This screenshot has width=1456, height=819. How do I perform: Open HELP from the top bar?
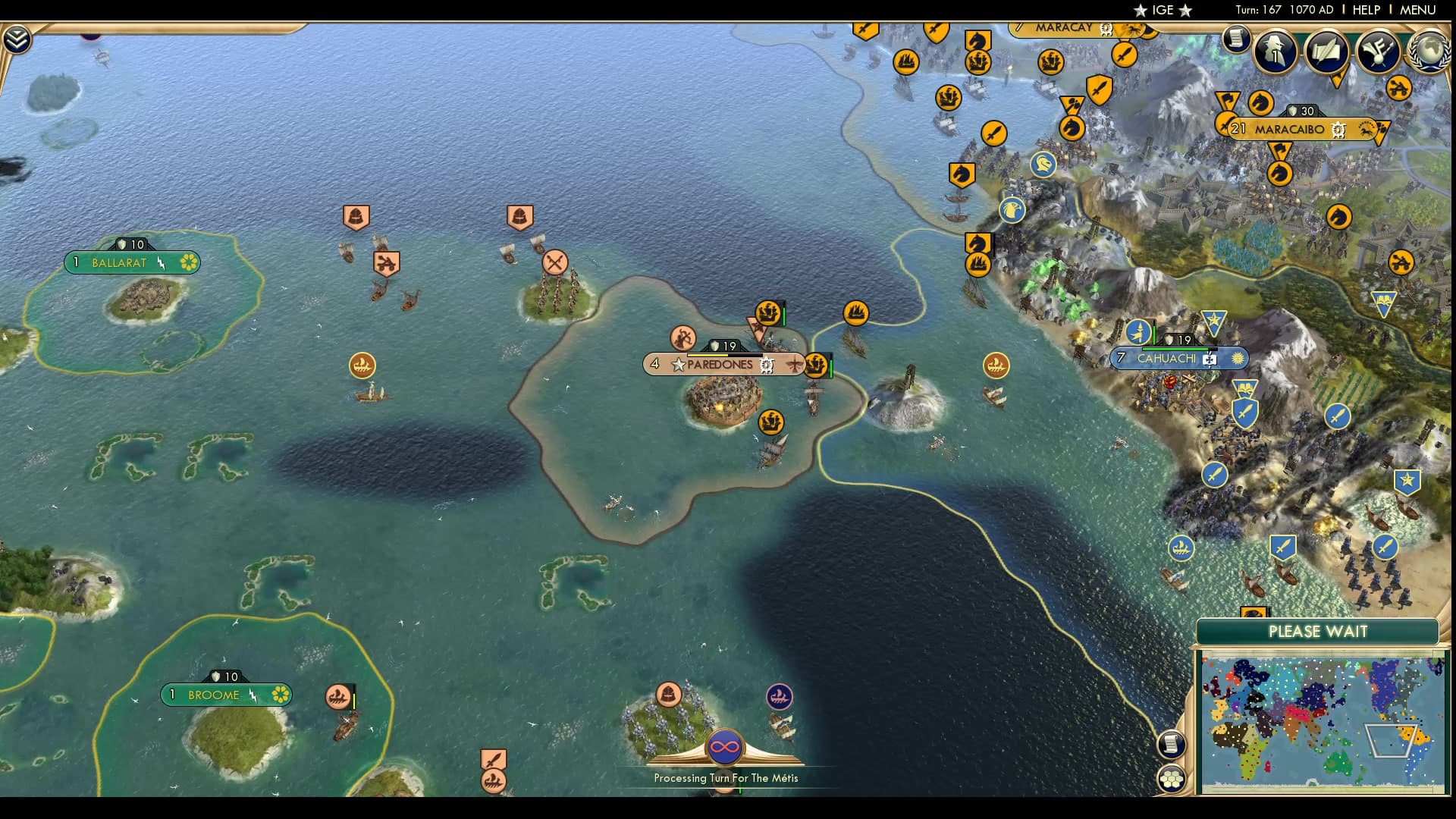1365,10
